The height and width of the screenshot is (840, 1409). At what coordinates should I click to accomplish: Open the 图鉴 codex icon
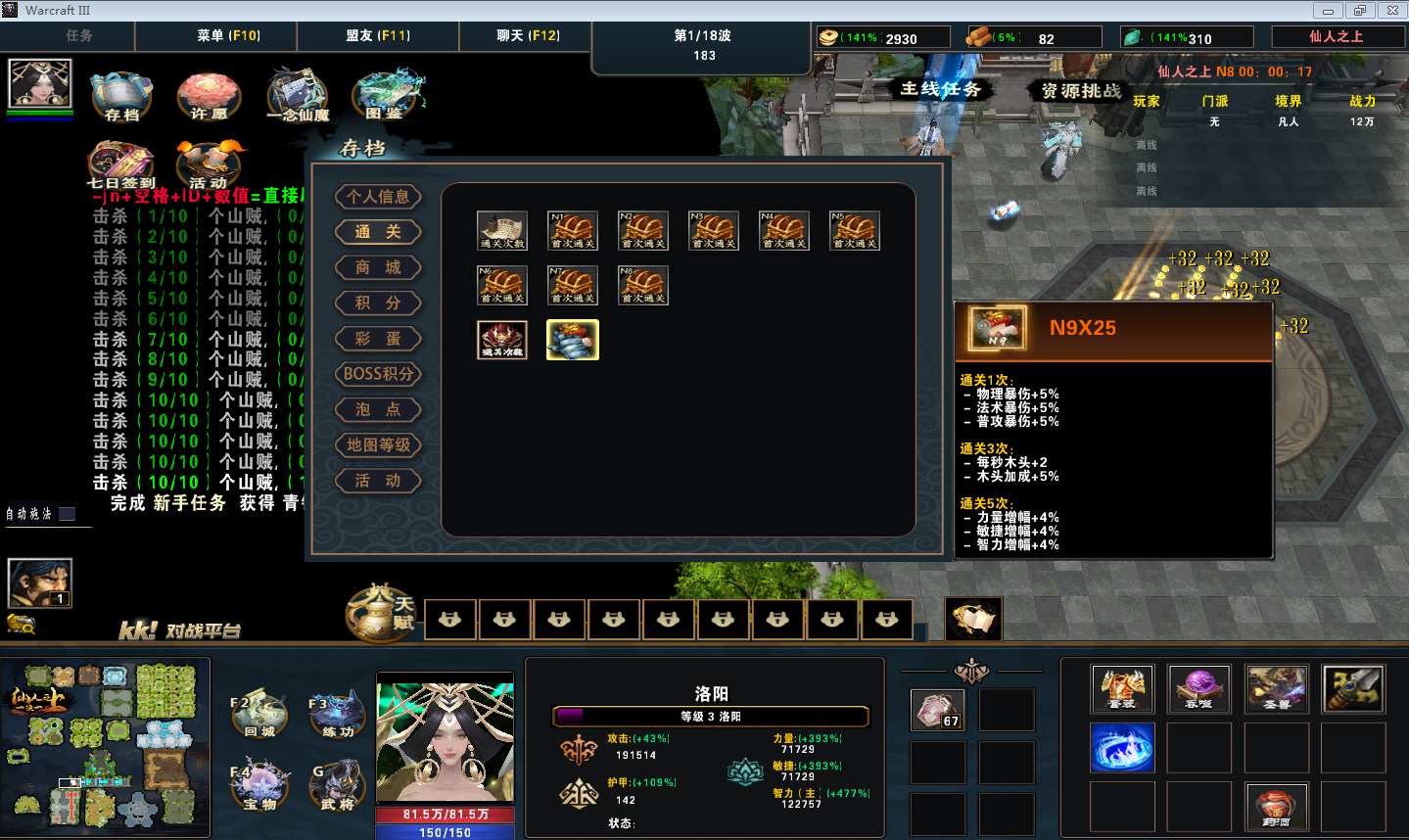(388, 93)
